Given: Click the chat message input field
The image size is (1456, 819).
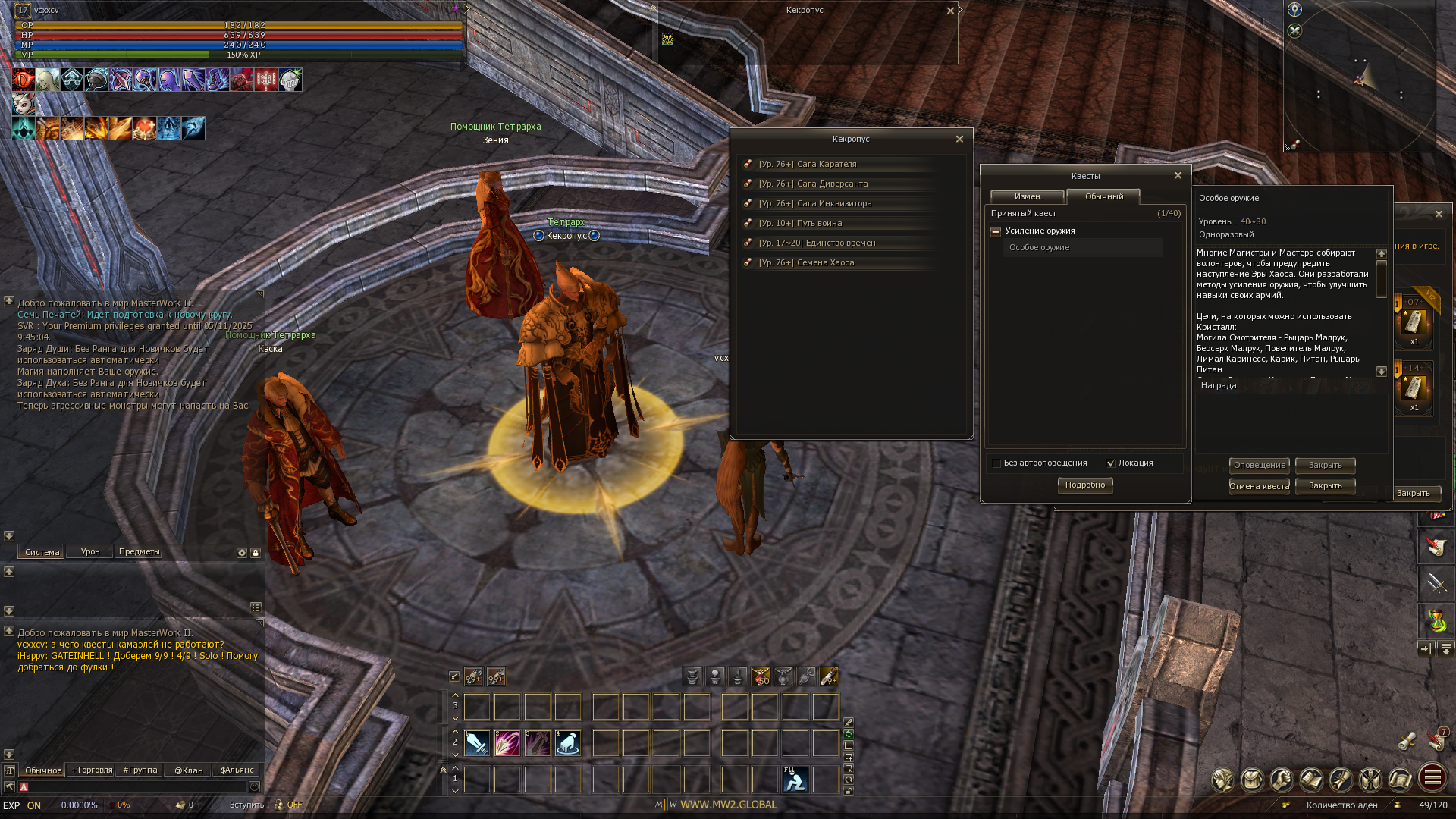Looking at the screenshot, I should tap(136, 787).
